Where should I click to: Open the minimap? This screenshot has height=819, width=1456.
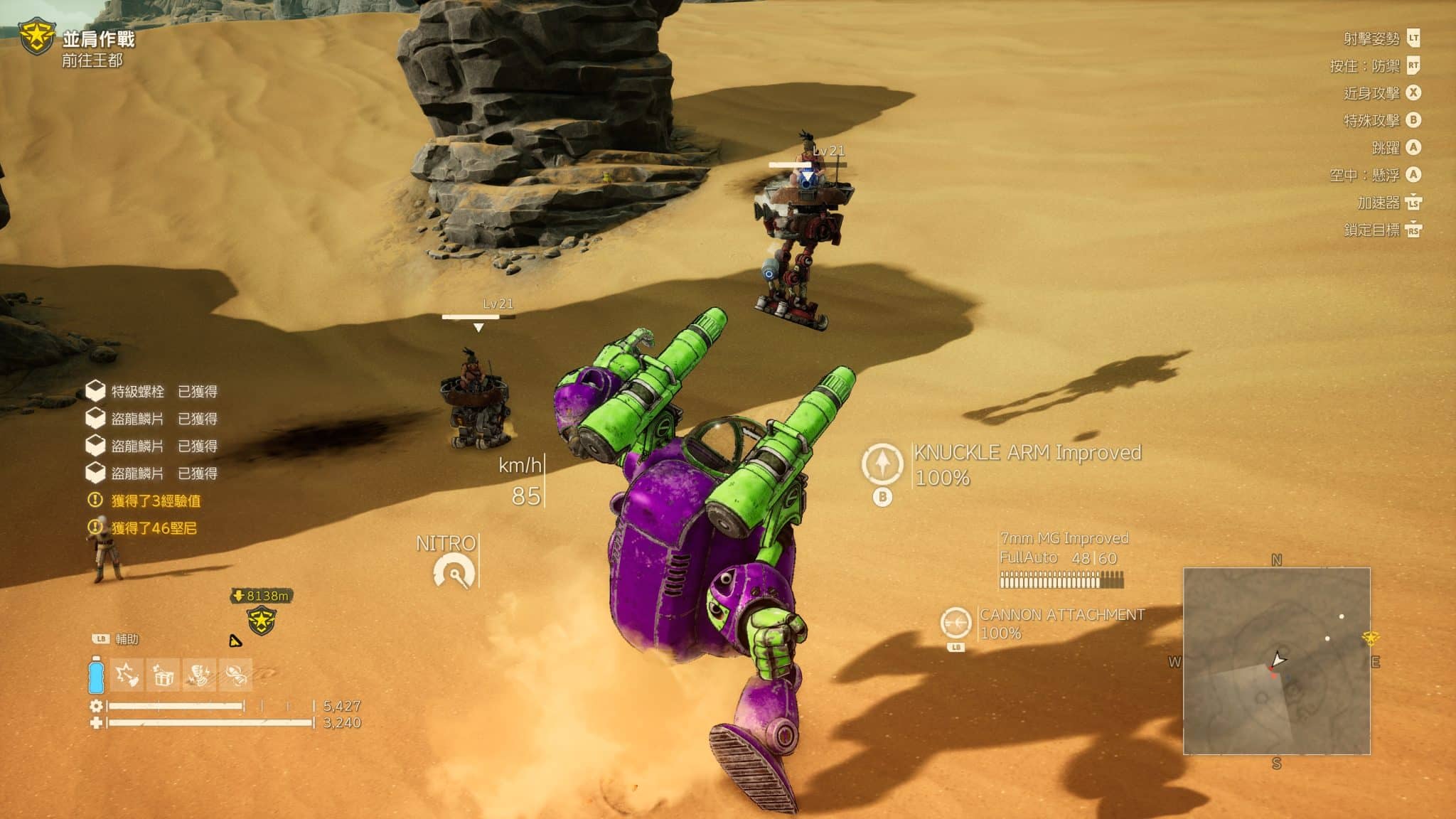1276,660
